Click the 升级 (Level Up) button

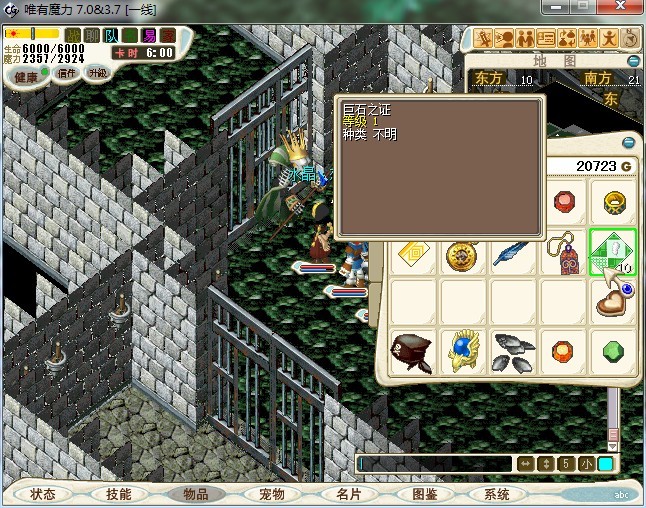[97, 73]
